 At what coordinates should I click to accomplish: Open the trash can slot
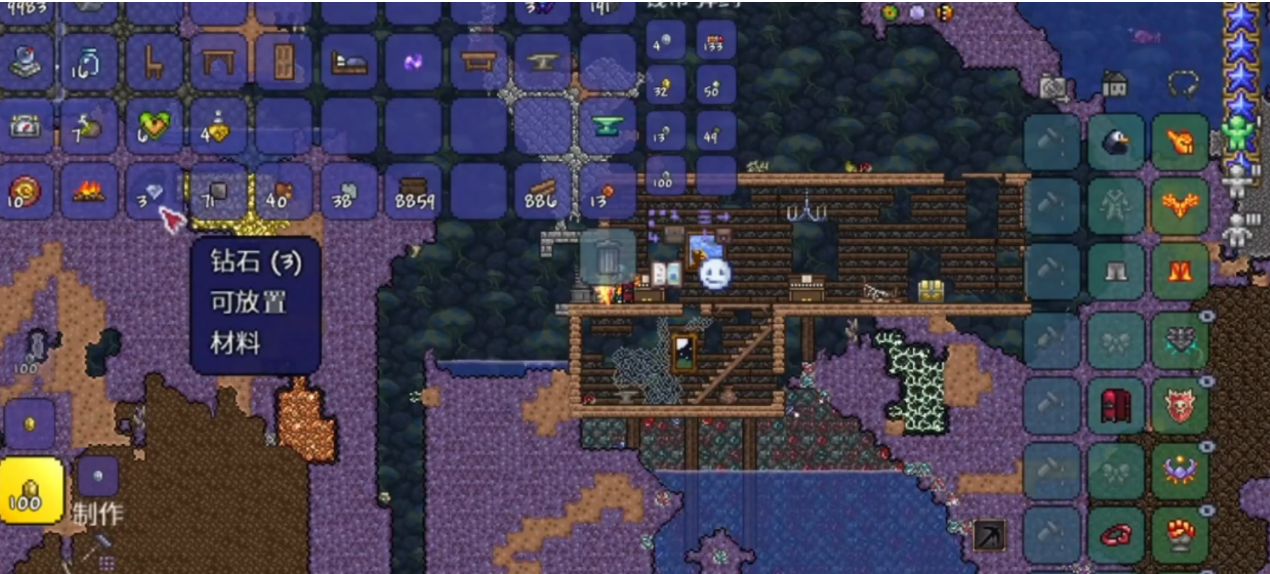point(607,259)
